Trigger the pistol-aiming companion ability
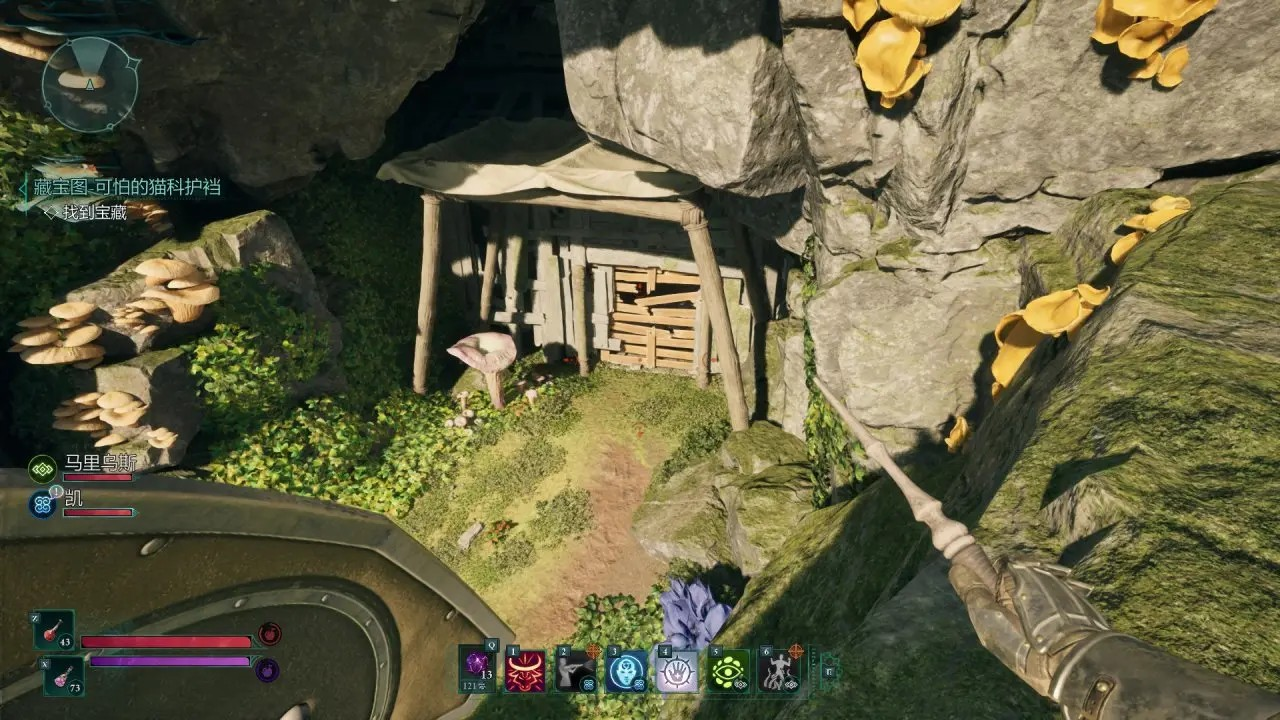The image size is (1280, 720). (x=576, y=671)
